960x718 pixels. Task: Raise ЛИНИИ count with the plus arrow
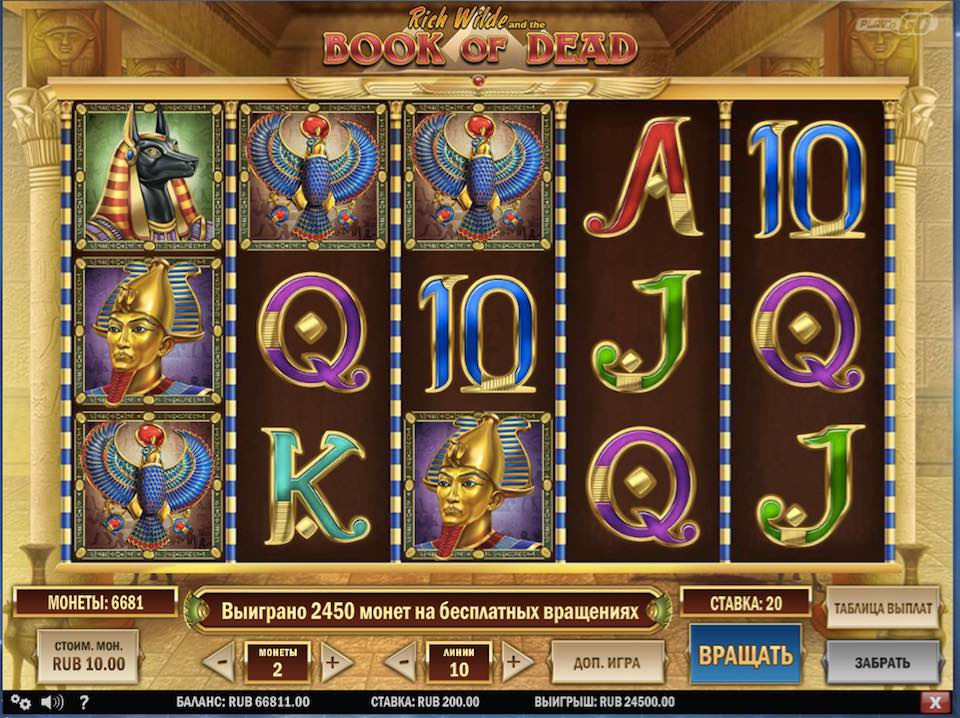[x=517, y=662]
